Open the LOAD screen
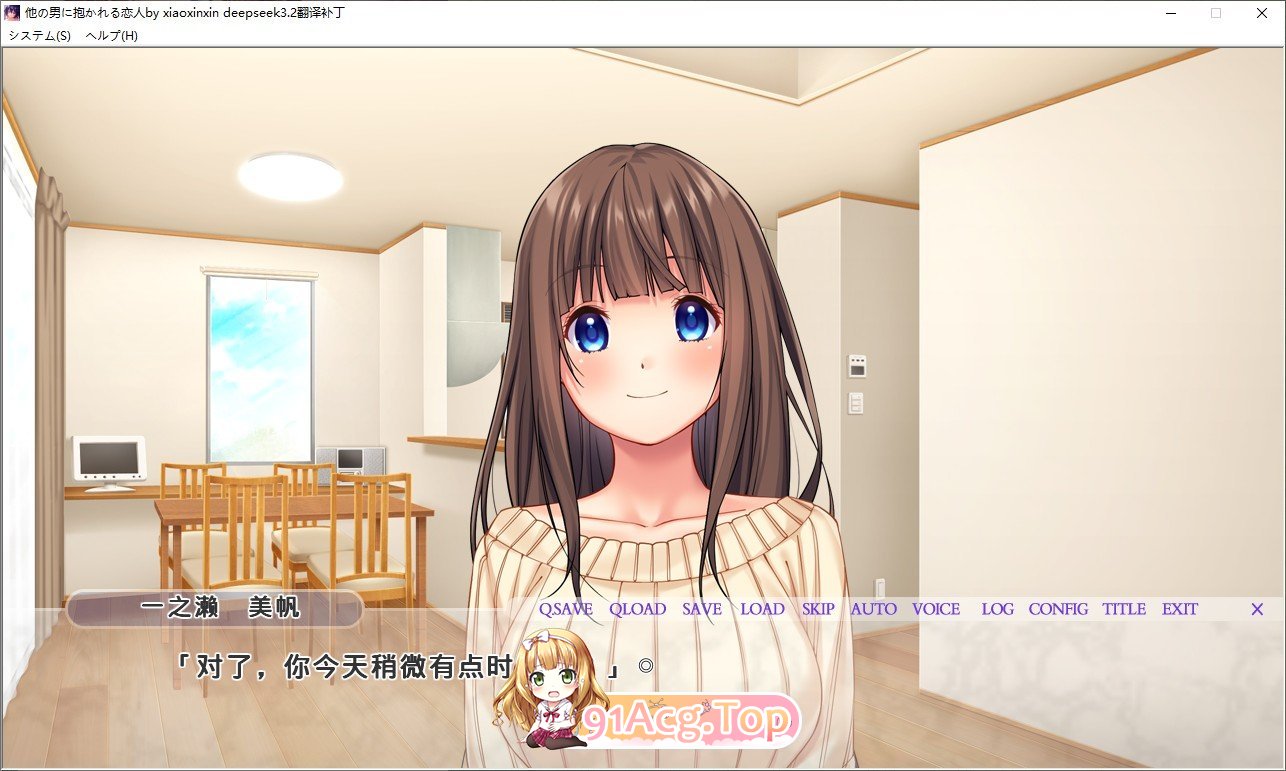The width and height of the screenshot is (1286, 771). pos(761,609)
